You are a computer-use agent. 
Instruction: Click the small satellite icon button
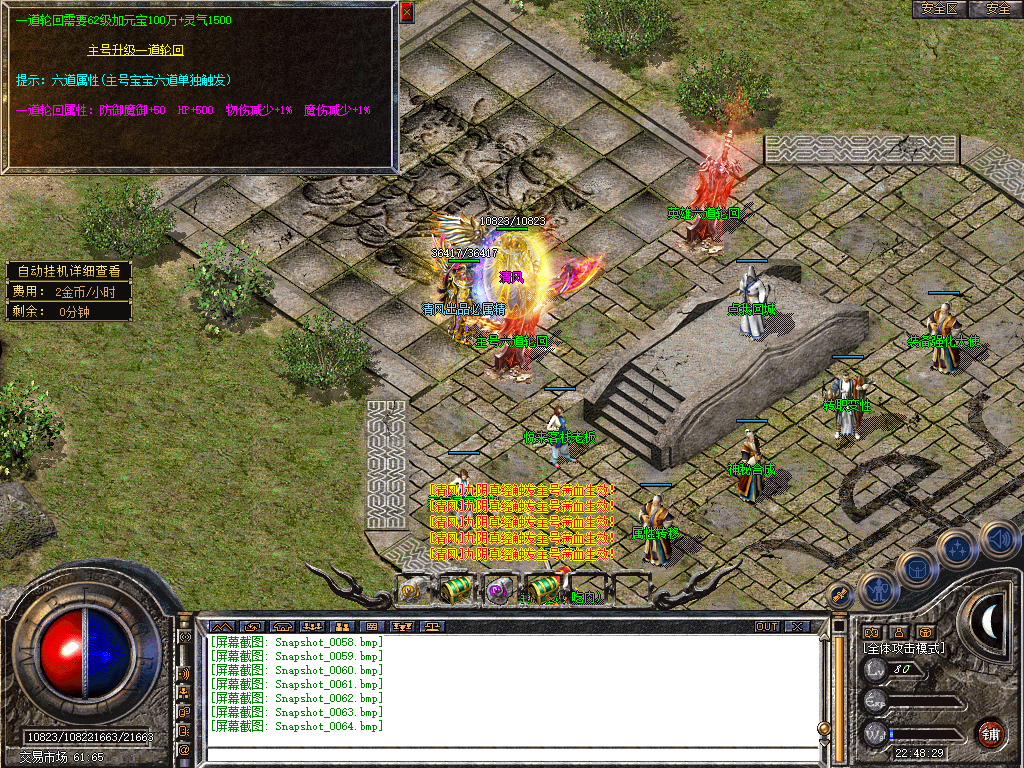pos(841,594)
